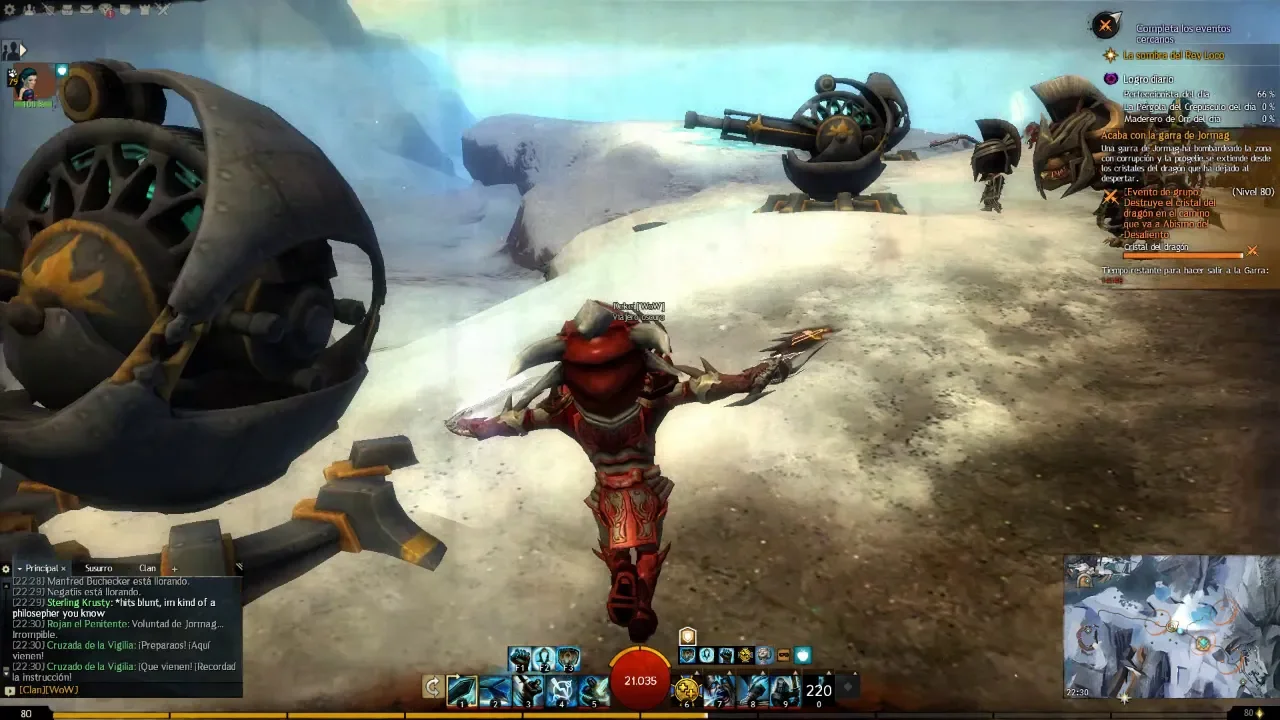Expand the party panel arrow
The height and width of the screenshot is (720, 1280).
pos(22,50)
